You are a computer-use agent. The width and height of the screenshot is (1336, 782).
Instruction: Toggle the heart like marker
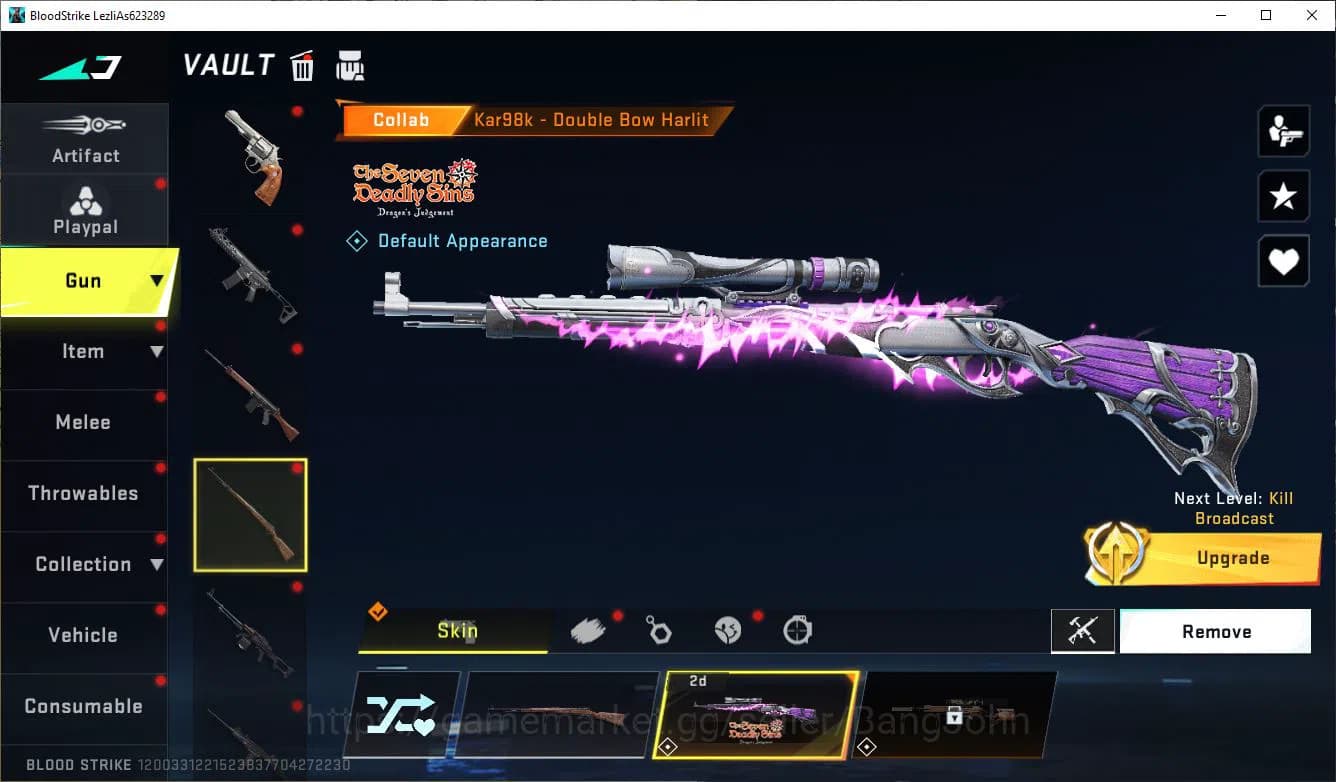point(1283,261)
